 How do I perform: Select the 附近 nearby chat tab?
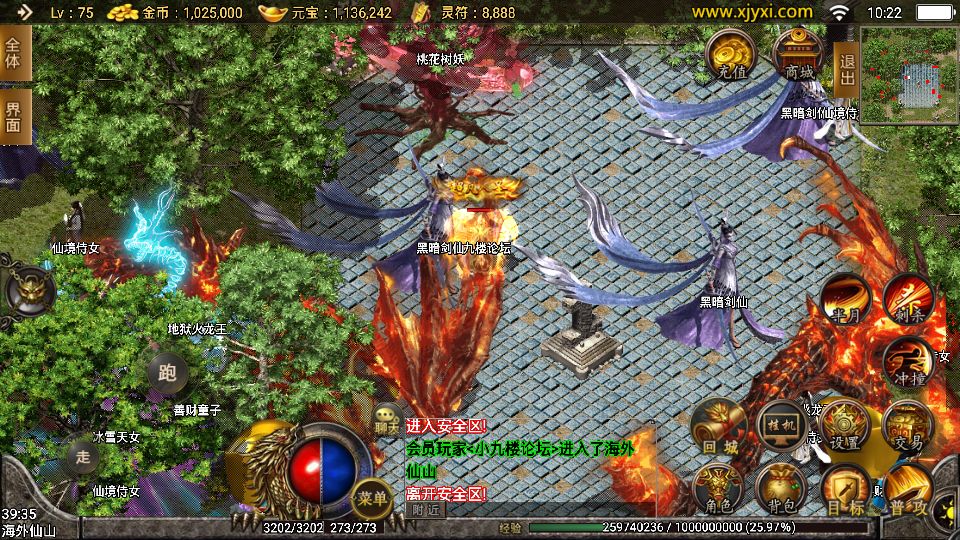(426, 510)
